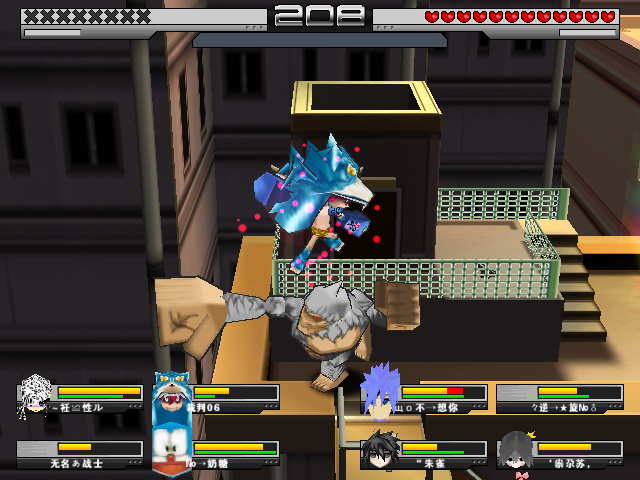Choose the girl portrait with red bow
Screen dimensions: 640x480
[x=516, y=451]
